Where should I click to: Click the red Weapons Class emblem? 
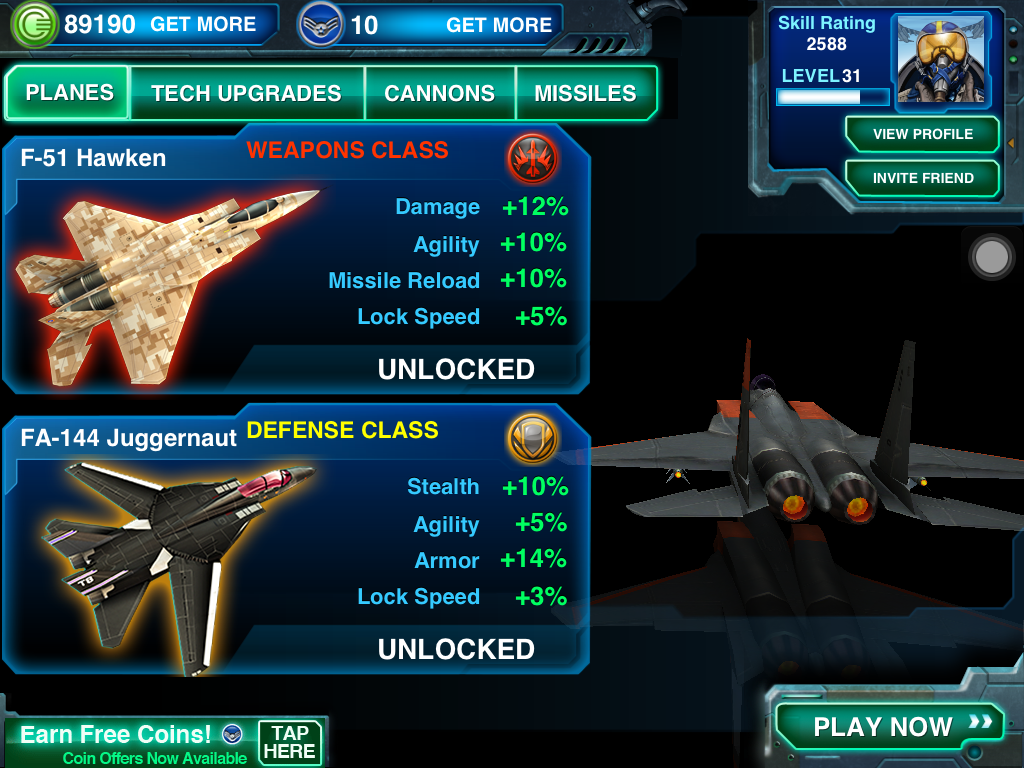click(x=532, y=158)
